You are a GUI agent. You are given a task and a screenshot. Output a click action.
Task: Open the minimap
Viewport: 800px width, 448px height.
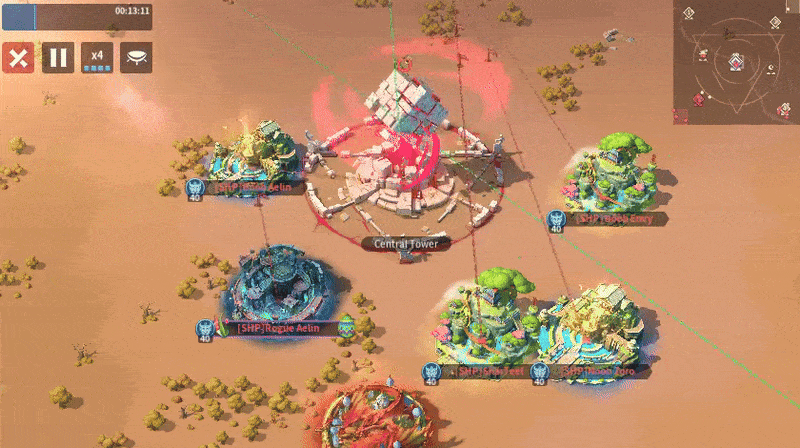pyautogui.click(x=736, y=60)
